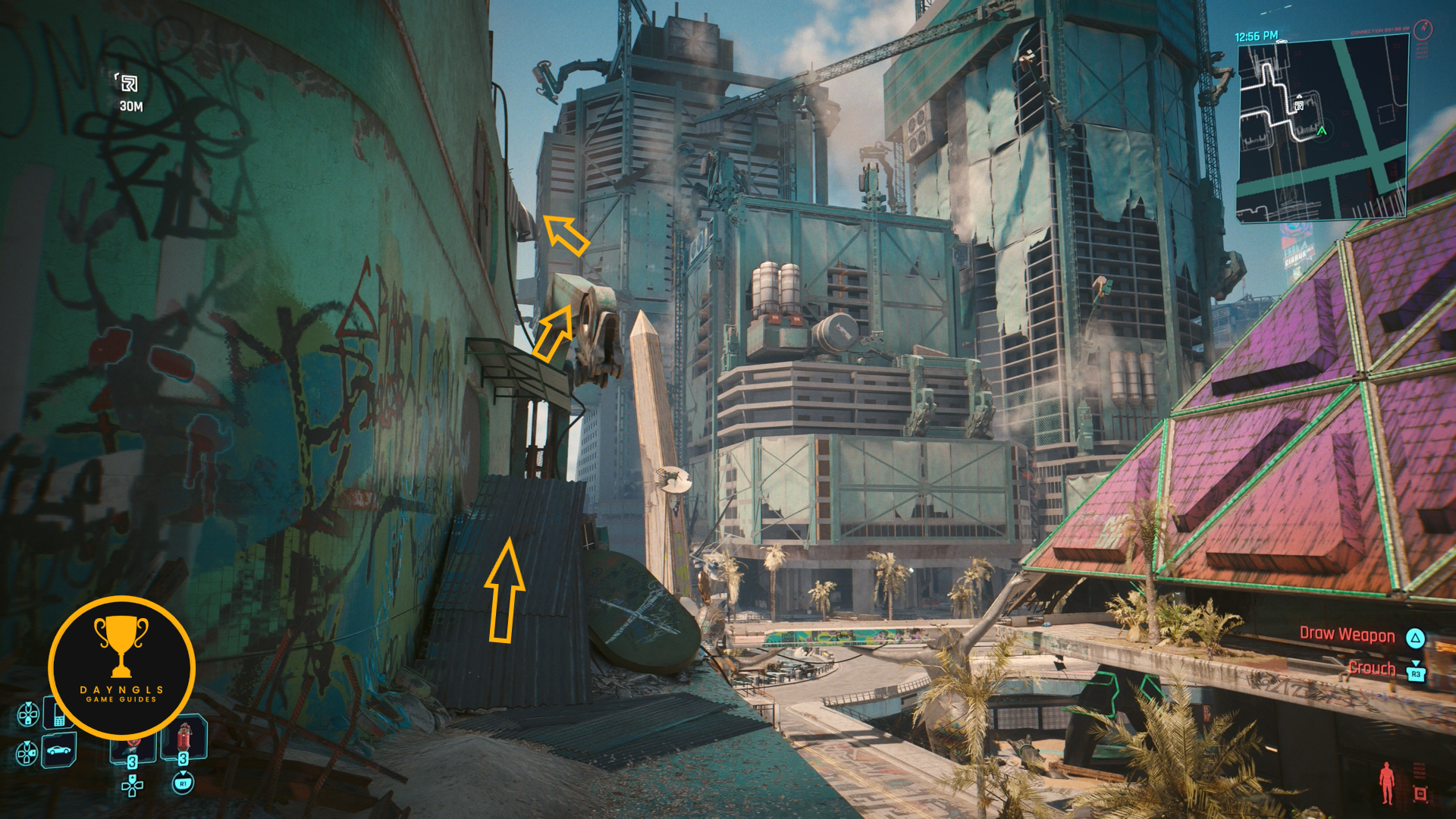The image size is (1456, 819).
Task: Select the quest marker on the minimap
Action: click(x=1299, y=104)
